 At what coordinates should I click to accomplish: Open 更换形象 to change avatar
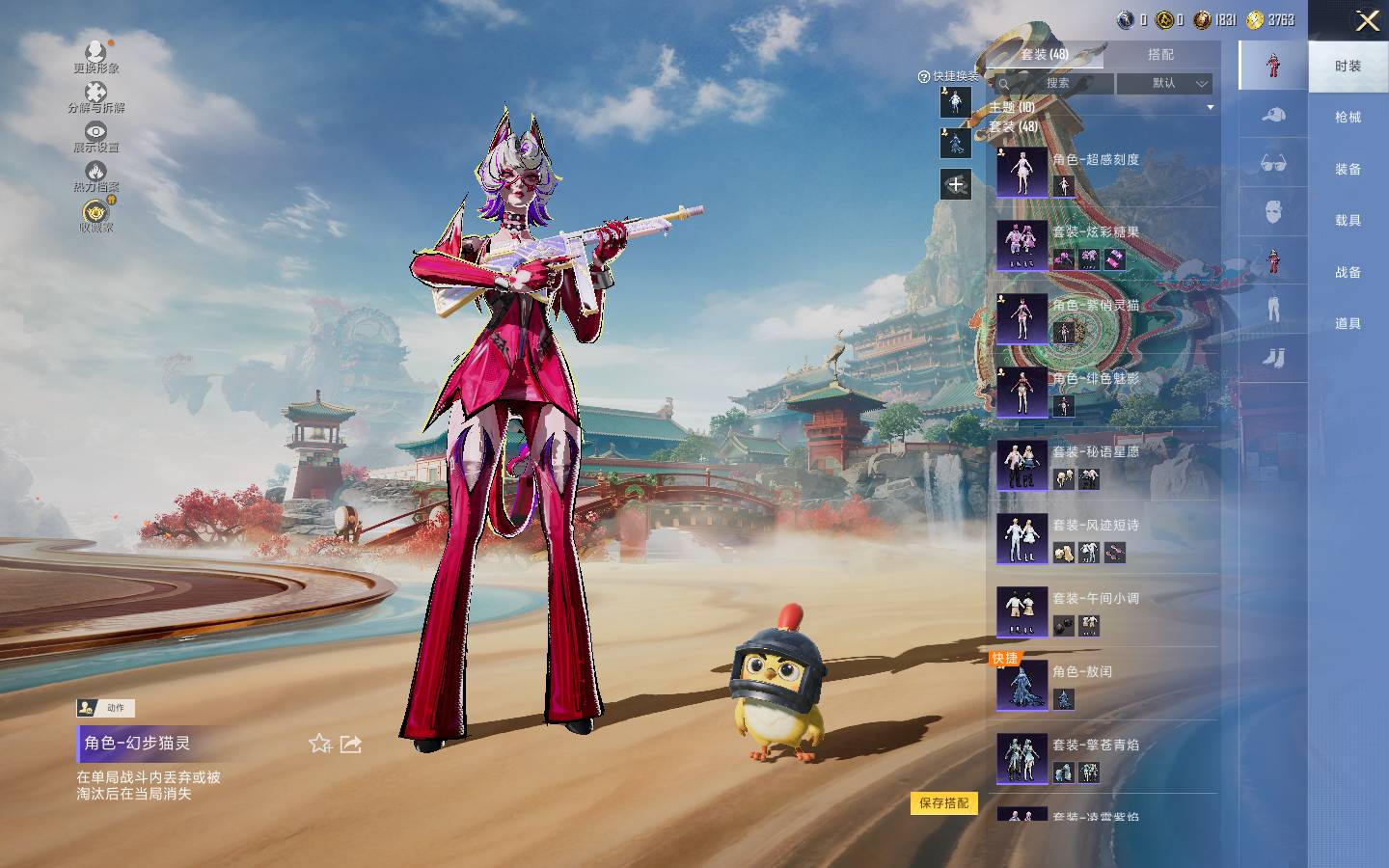95,56
